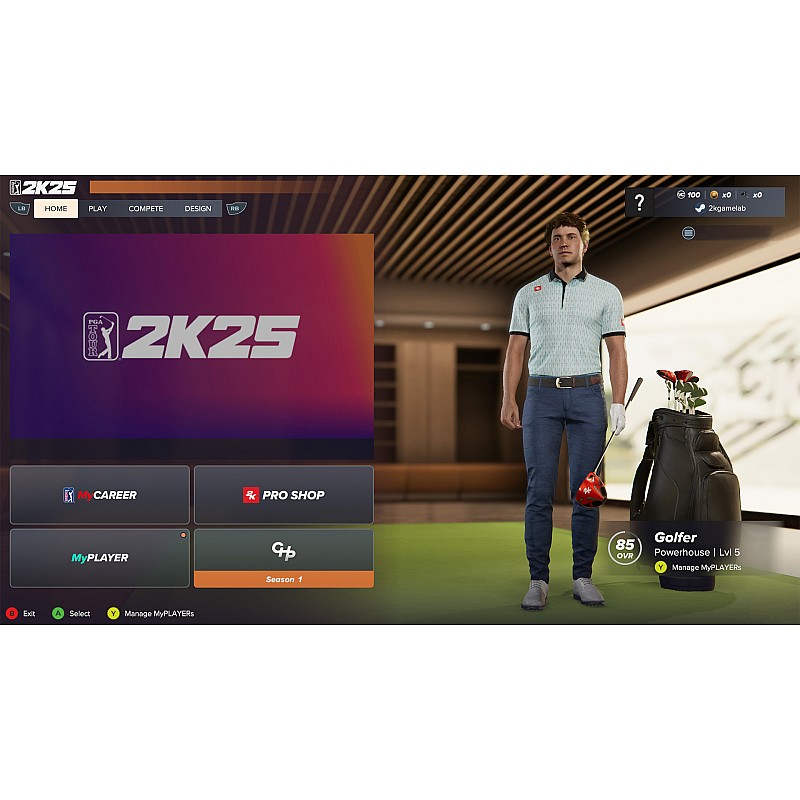Enter the Pro Shop

click(284, 494)
